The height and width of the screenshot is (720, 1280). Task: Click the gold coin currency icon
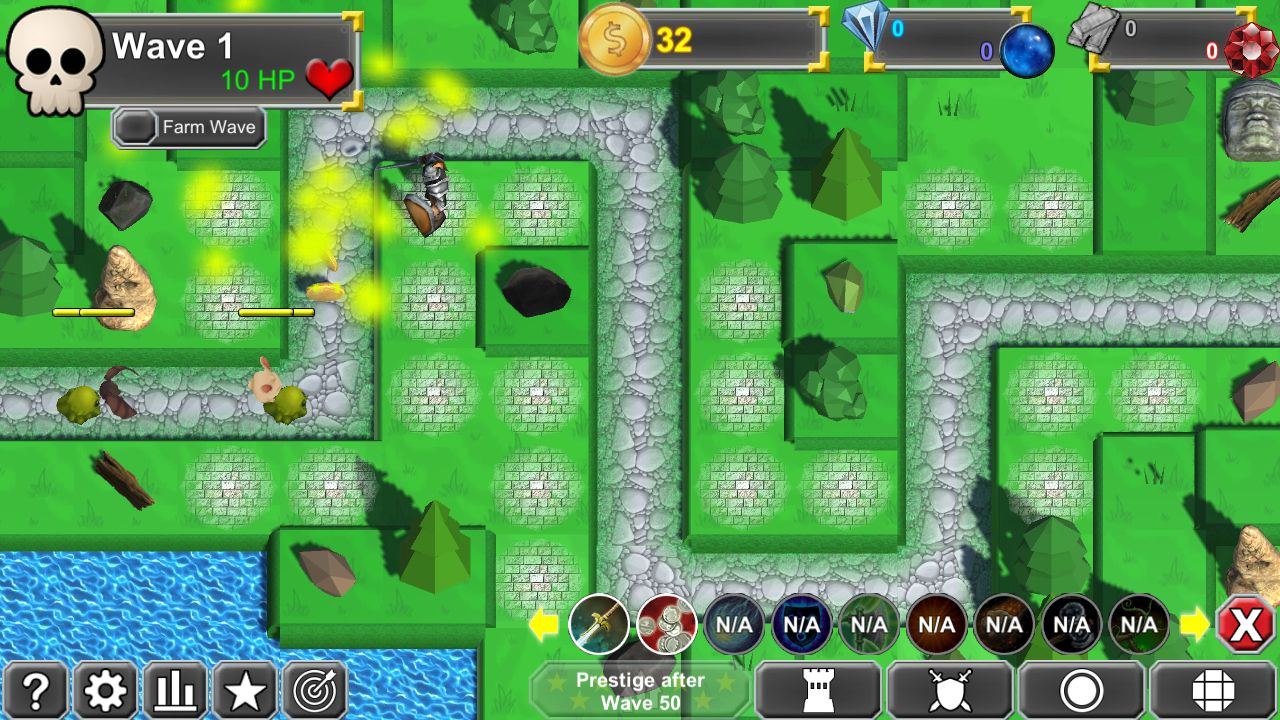pos(615,40)
